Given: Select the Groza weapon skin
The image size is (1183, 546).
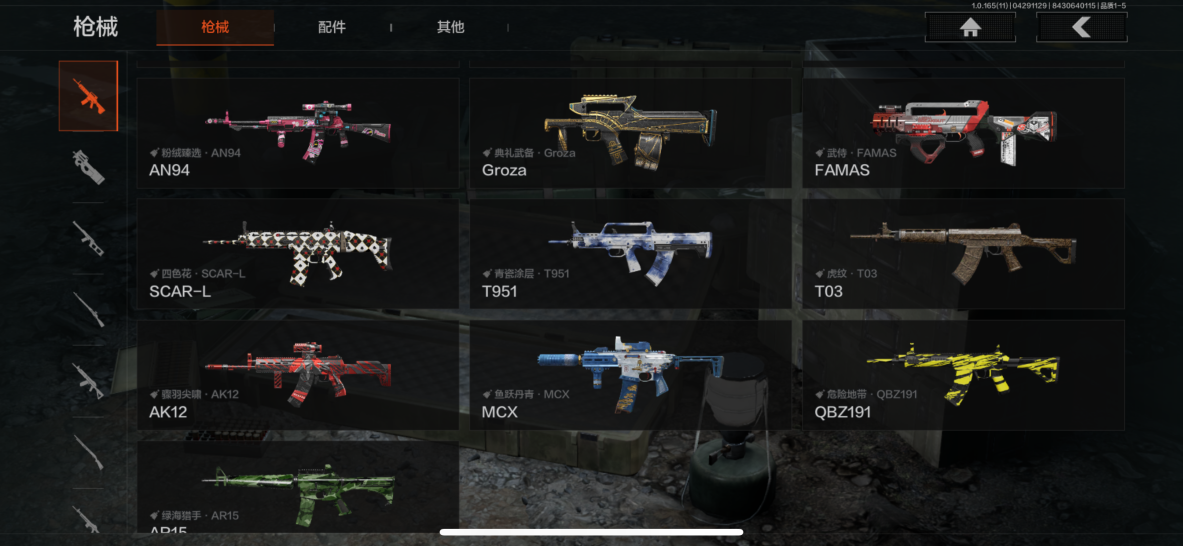Looking at the screenshot, I should [x=630, y=133].
